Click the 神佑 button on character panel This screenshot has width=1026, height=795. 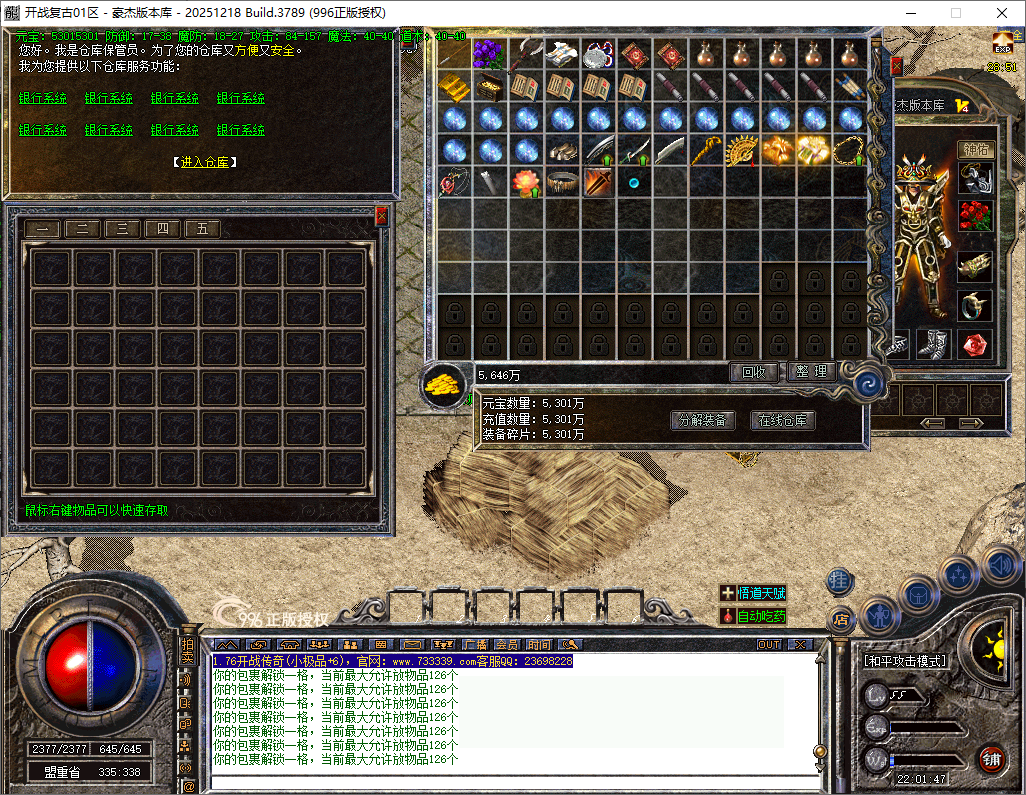click(975, 149)
